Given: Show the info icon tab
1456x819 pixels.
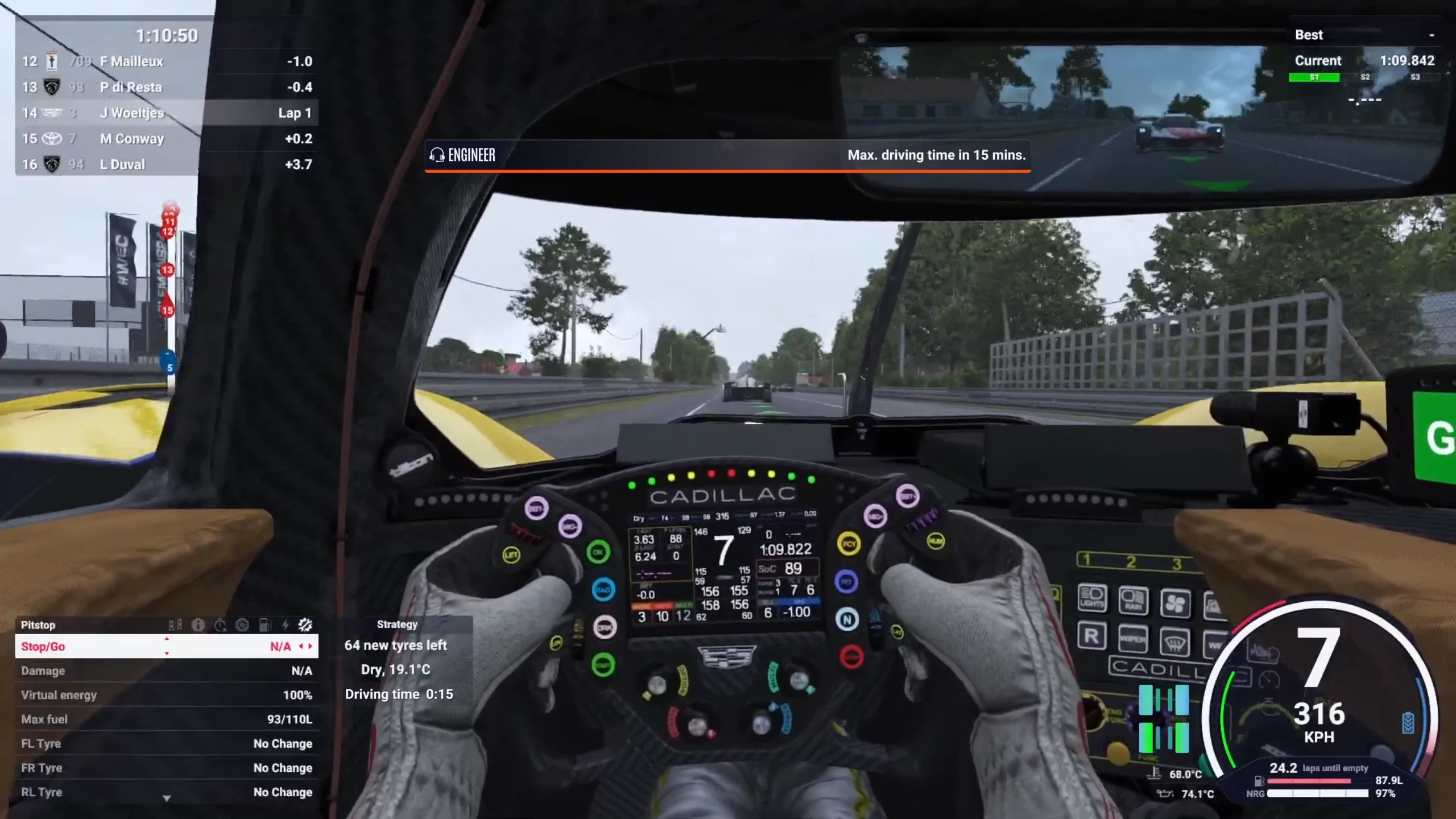Looking at the screenshot, I should (x=198, y=625).
